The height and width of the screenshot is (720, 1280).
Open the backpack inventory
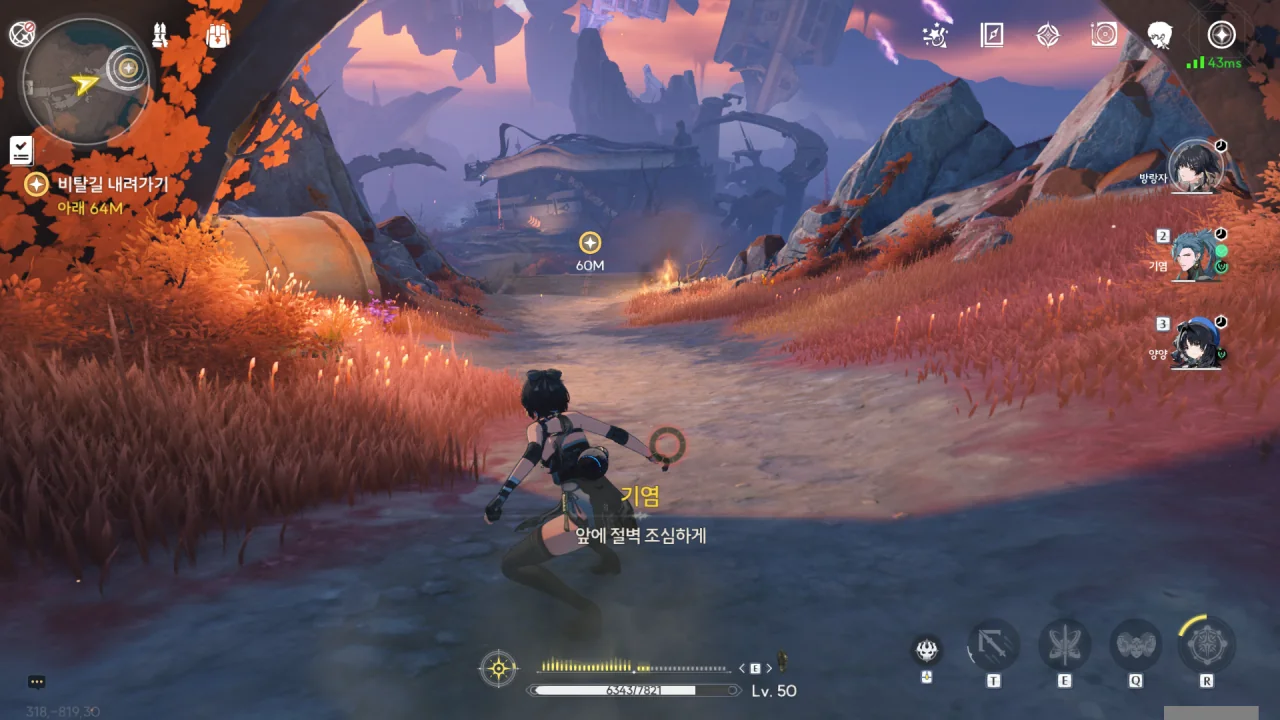[218, 35]
